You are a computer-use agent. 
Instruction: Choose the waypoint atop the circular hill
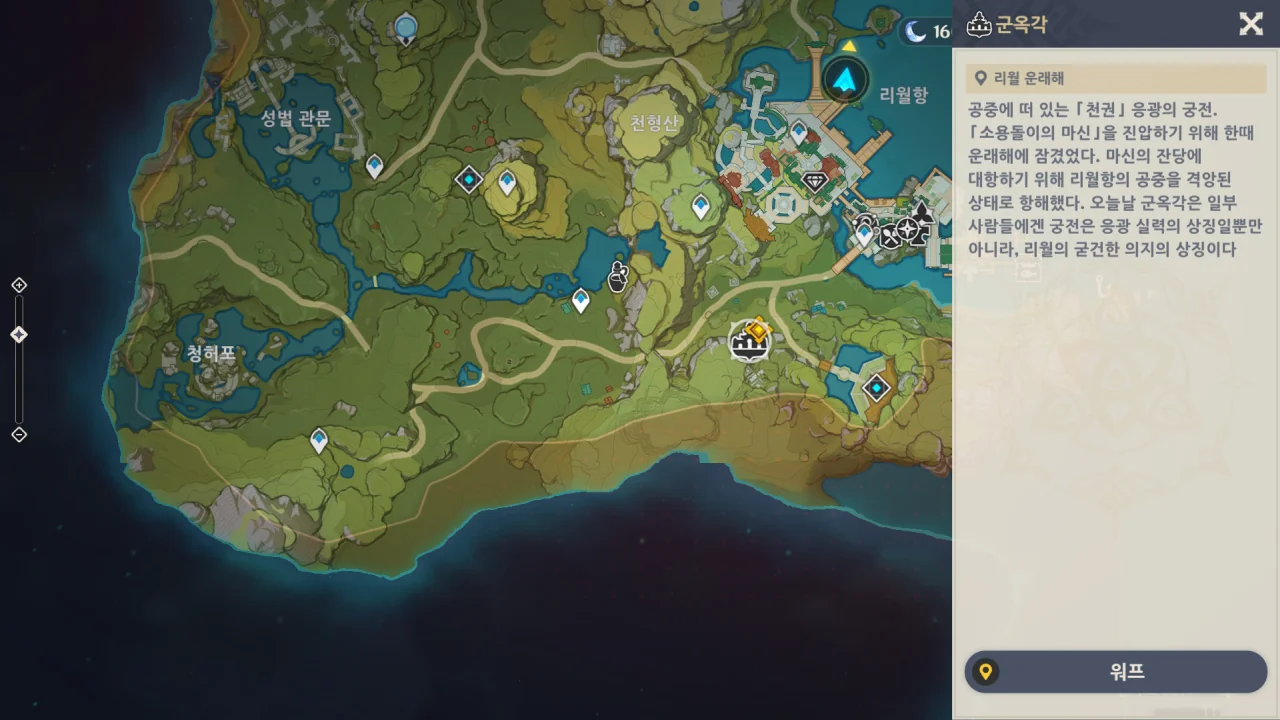coord(507,181)
